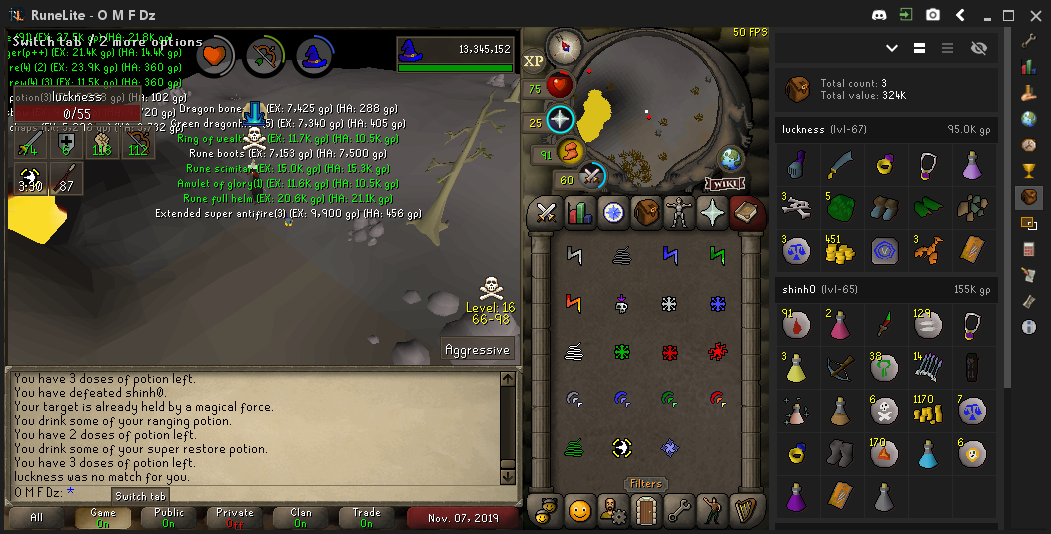The width and height of the screenshot is (1051, 534).
Task: Open the world map globe icon
Action: pyautogui.click(x=732, y=159)
